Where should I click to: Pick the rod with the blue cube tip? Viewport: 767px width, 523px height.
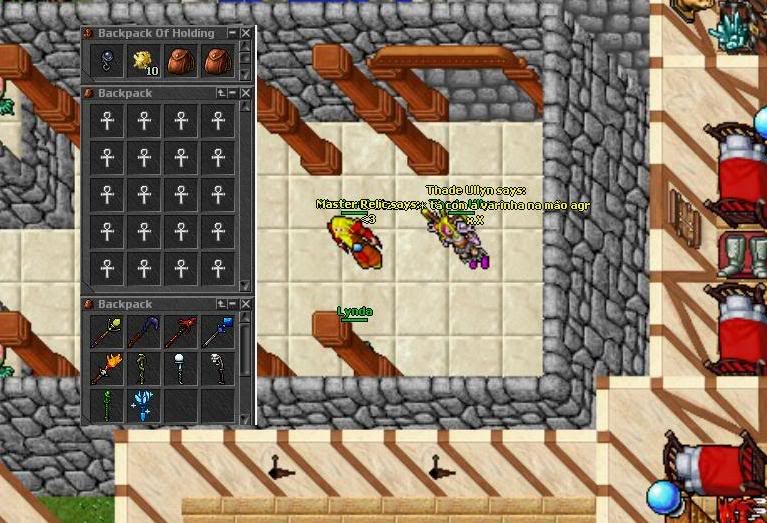pyautogui.click(x=217, y=331)
